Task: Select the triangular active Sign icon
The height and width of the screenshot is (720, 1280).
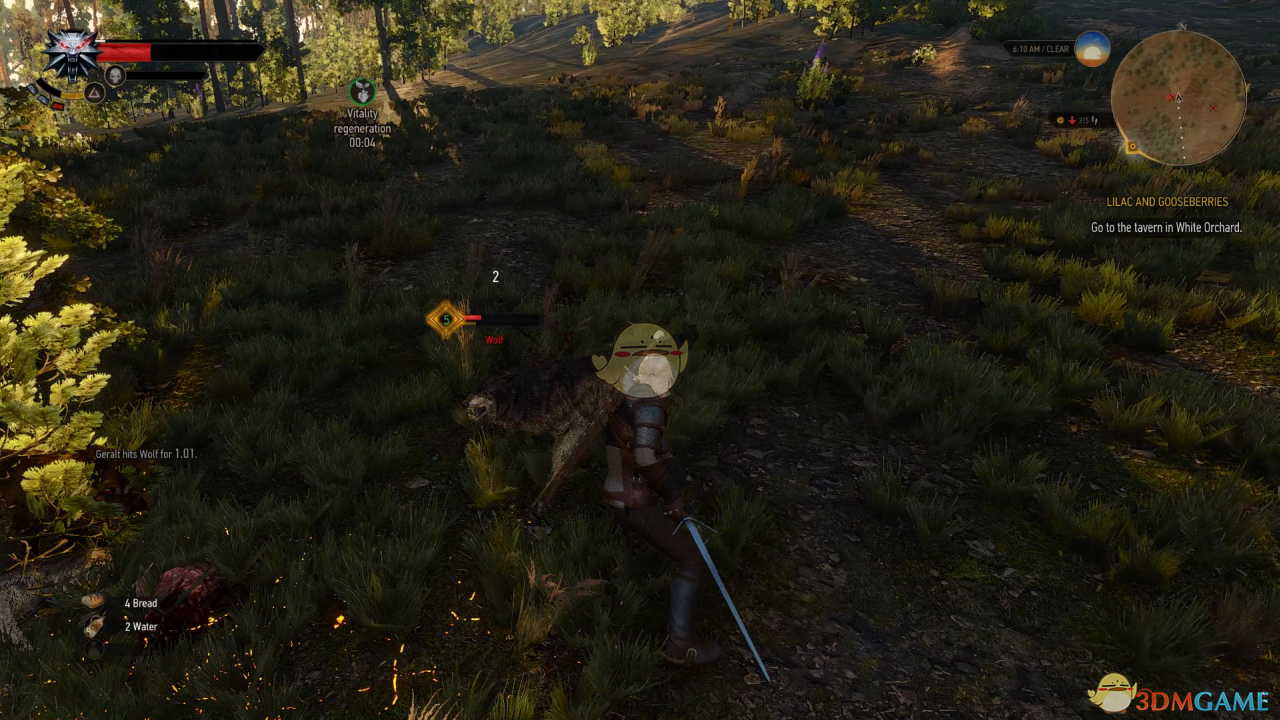Action: tap(93, 93)
